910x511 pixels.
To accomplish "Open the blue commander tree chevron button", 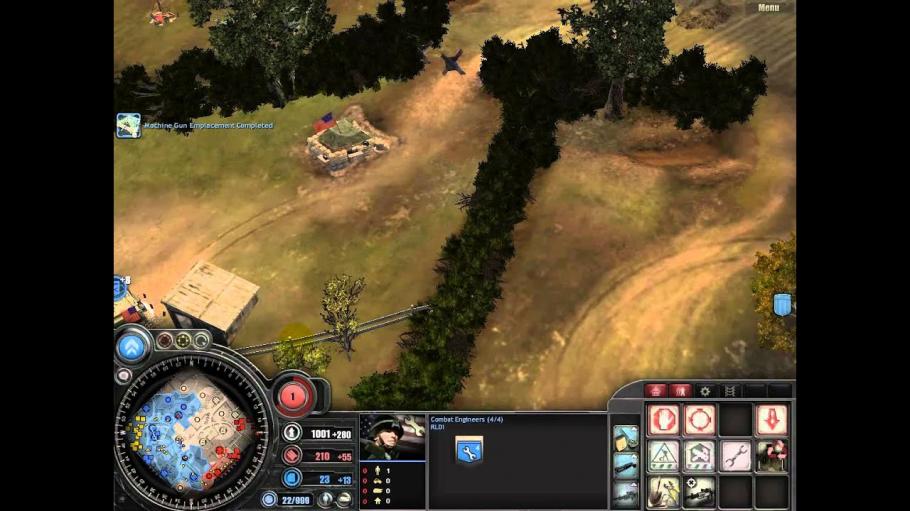I will pos(132,346).
